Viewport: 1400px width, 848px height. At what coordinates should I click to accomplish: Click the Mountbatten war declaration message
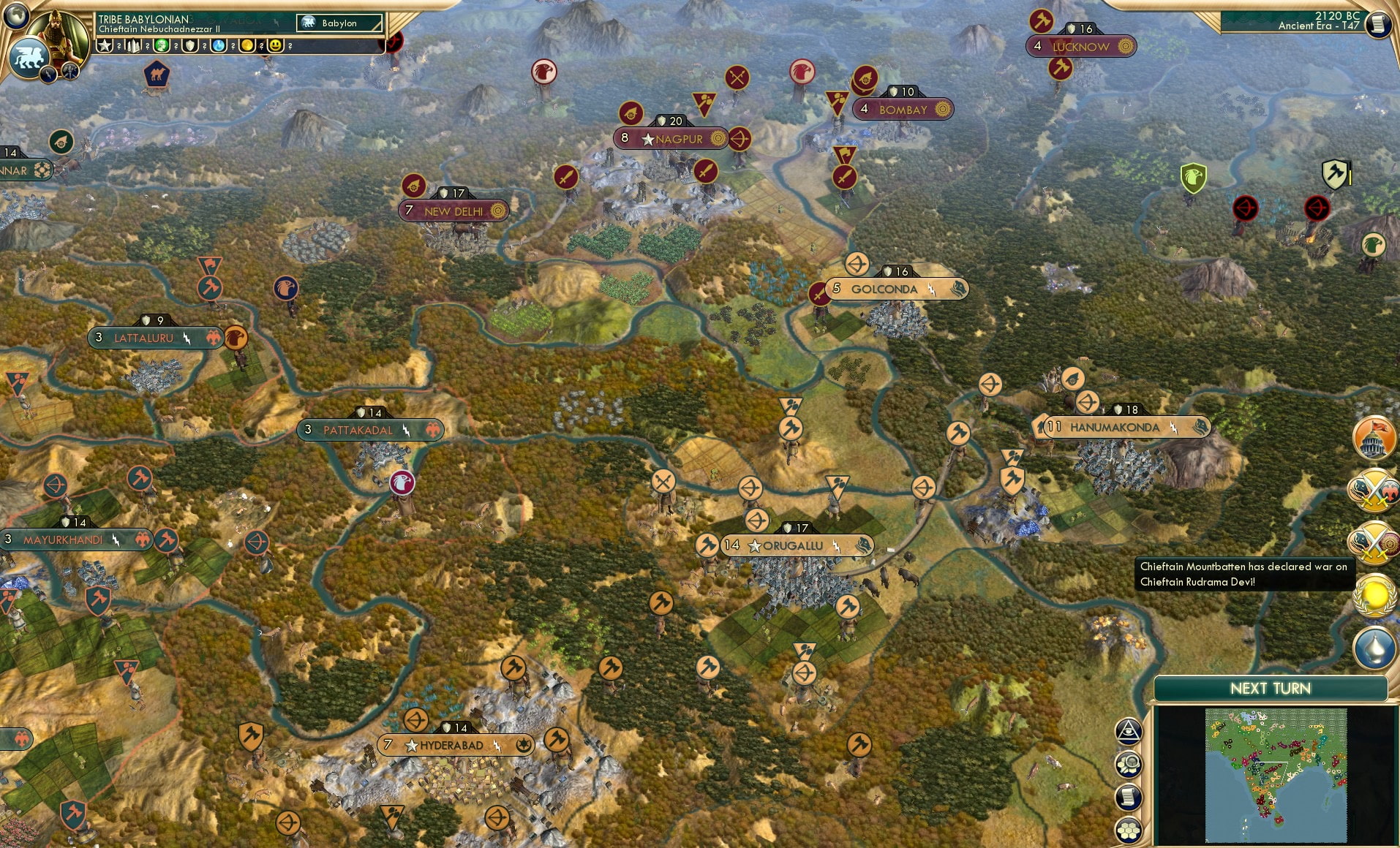click(x=1243, y=575)
